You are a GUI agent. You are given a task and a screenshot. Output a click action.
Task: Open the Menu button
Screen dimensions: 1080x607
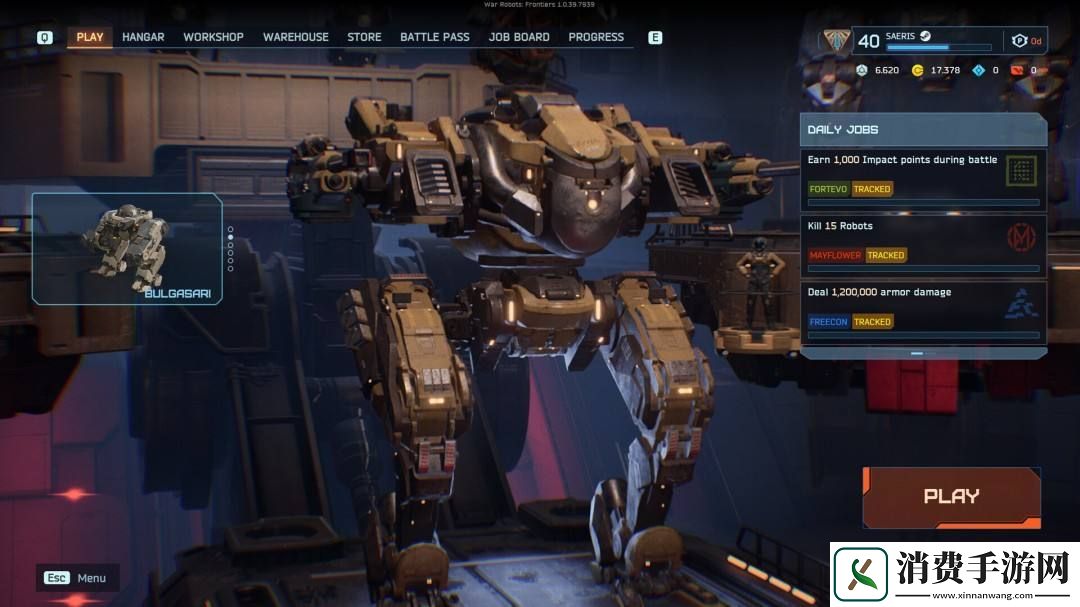click(78, 578)
